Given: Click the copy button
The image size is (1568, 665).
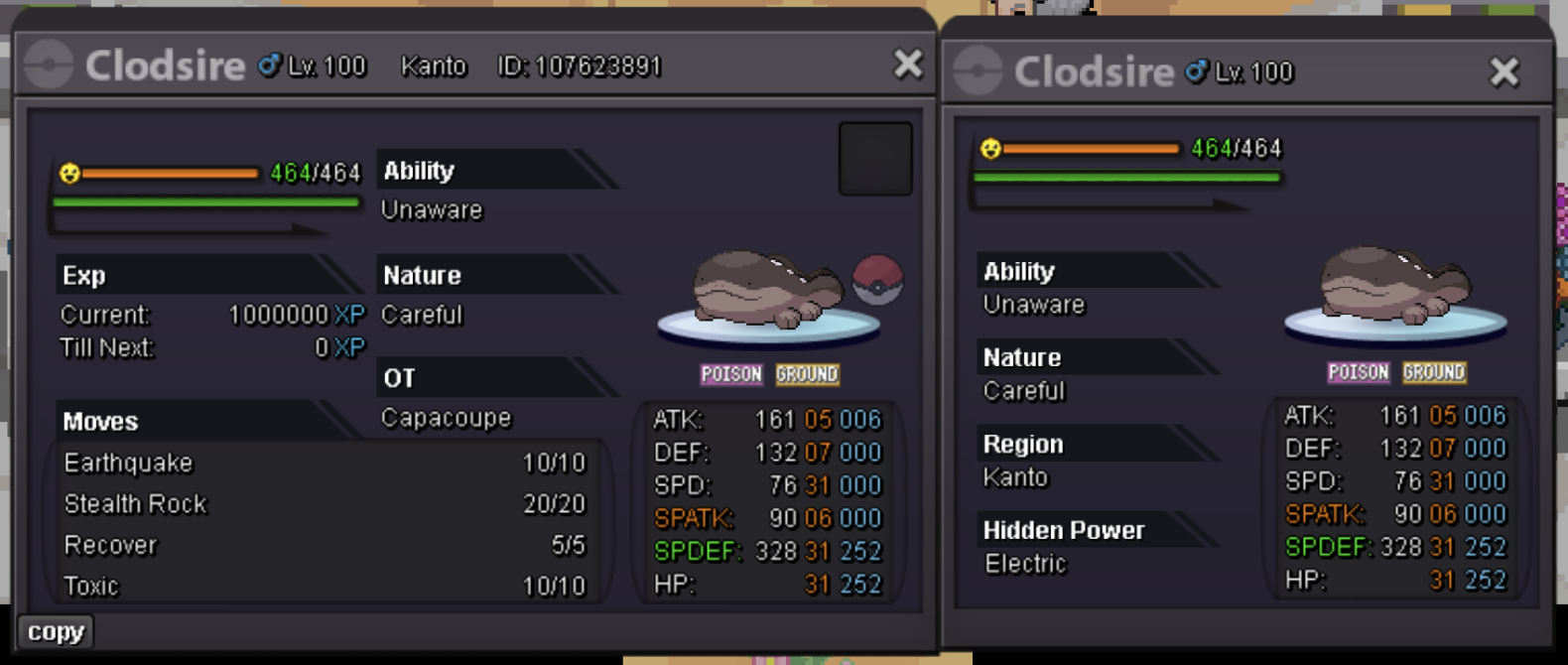Looking at the screenshot, I should (56, 632).
